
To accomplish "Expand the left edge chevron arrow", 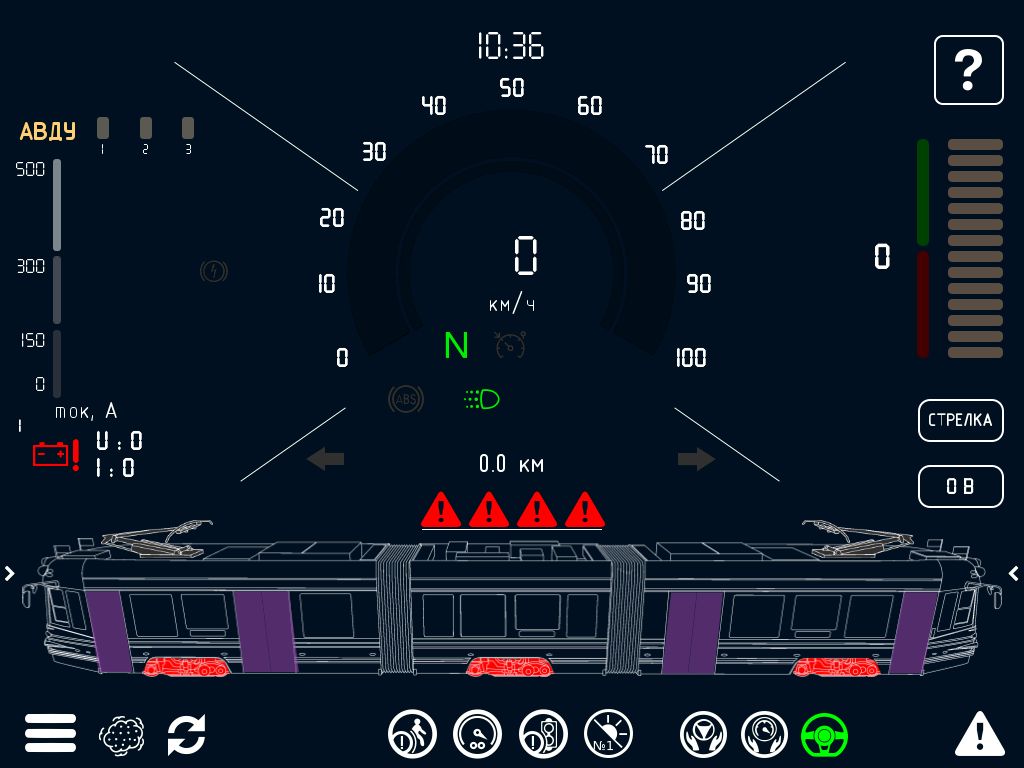I will (x=9, y=573).
